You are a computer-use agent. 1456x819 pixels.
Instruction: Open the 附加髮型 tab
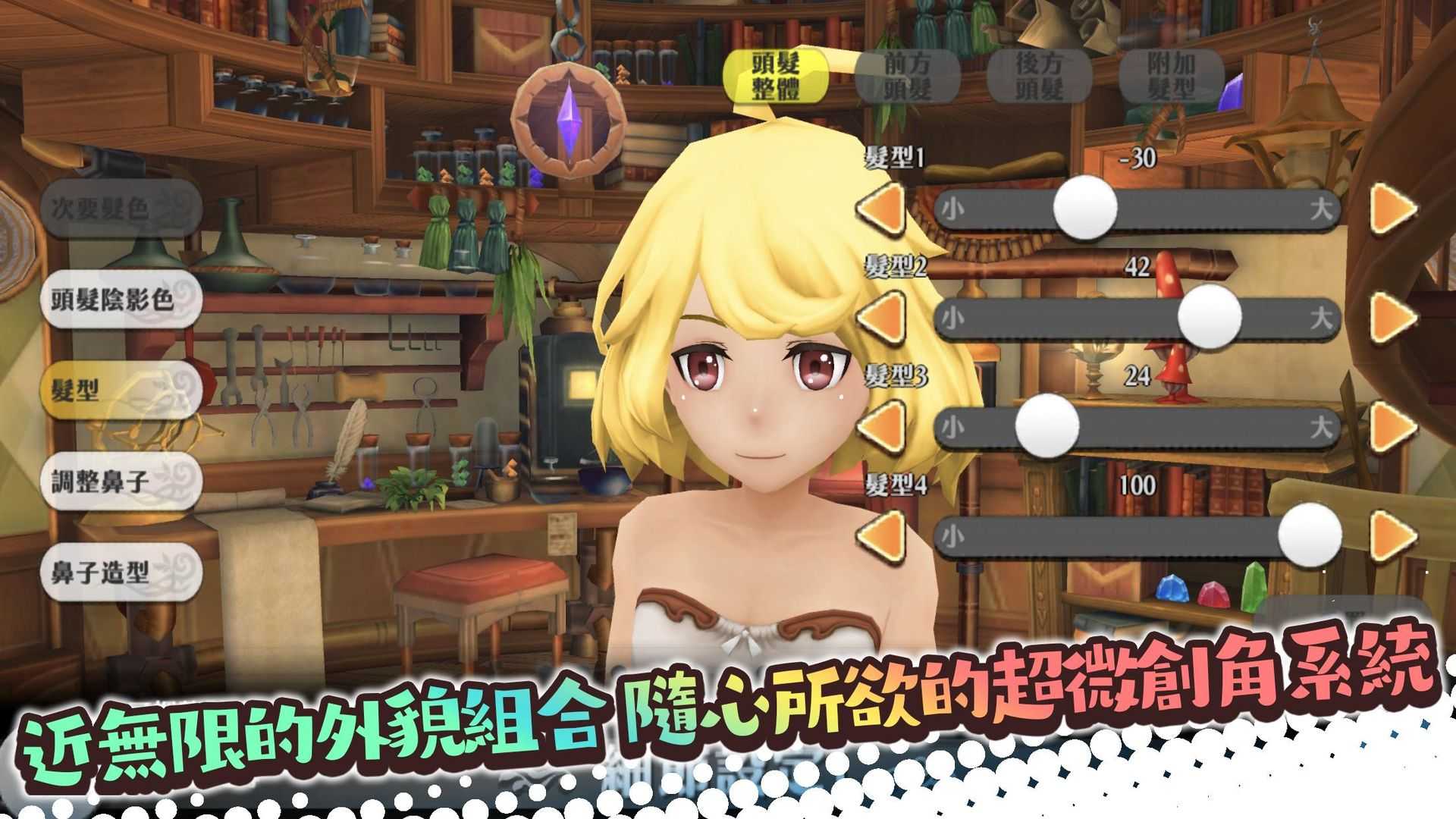point(1172,76)
